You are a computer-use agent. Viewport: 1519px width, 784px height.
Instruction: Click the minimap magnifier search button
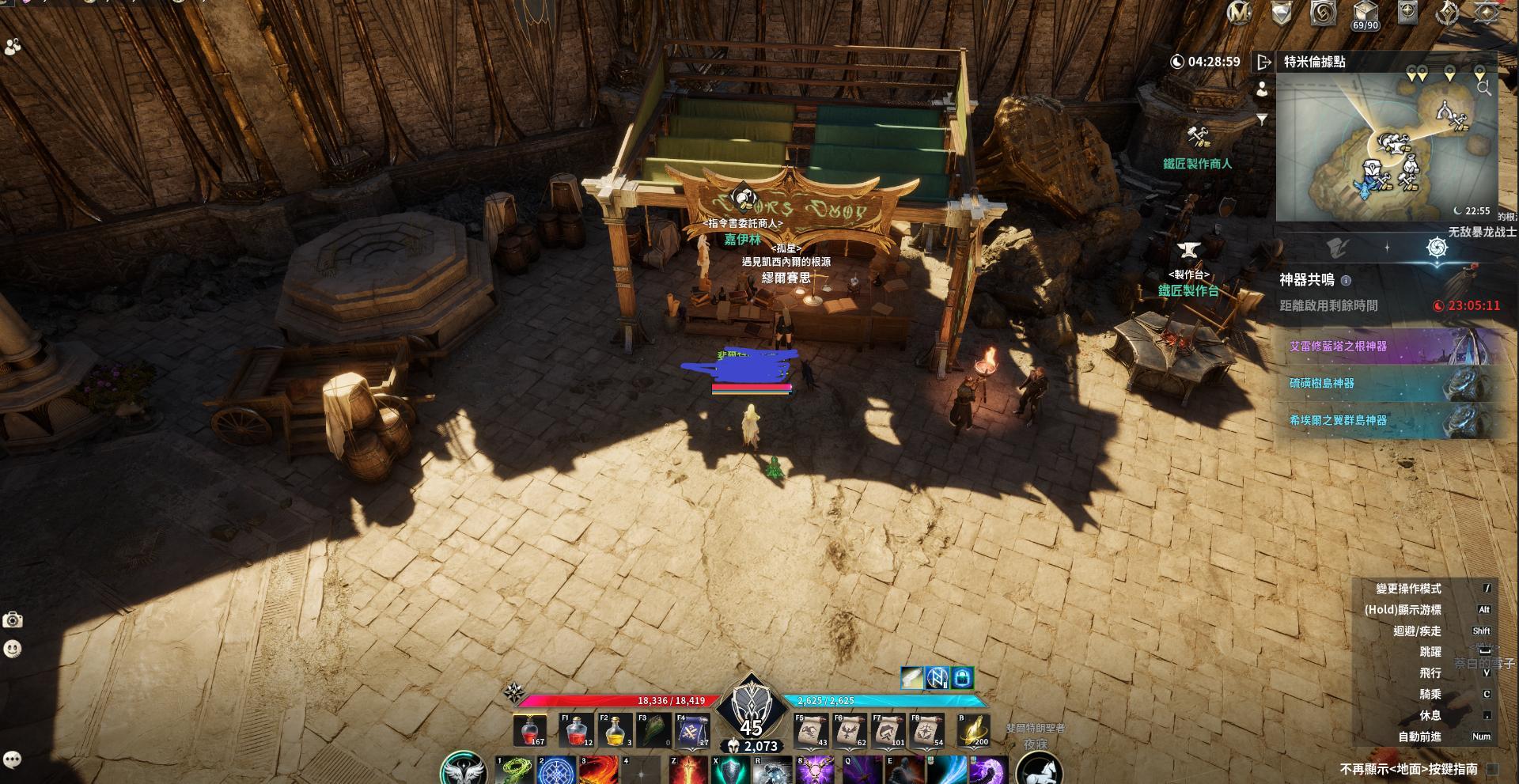(1483, 89)
